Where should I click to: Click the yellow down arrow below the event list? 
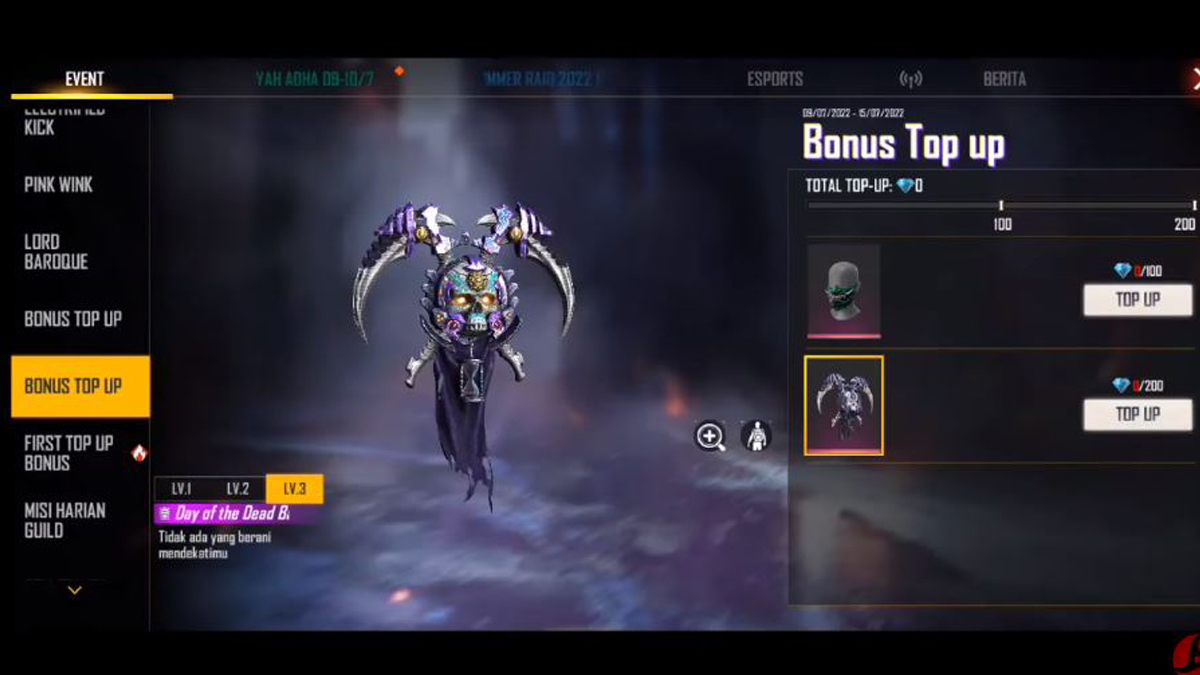pyautogui.click(x=74, y=590)
